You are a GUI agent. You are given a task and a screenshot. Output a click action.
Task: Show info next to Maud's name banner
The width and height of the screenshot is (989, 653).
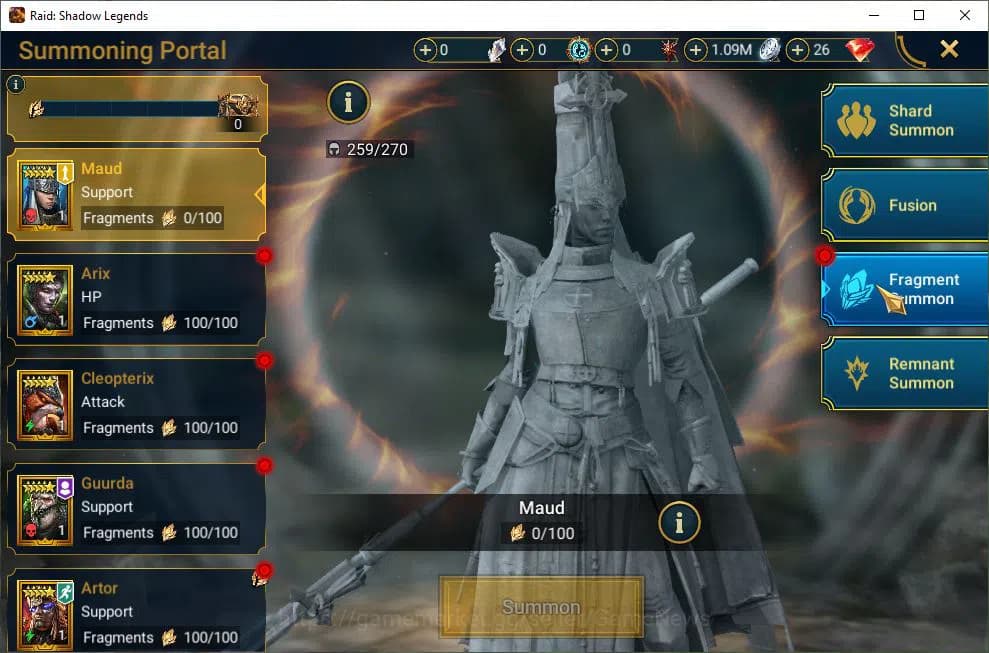(x=679, y=522)
